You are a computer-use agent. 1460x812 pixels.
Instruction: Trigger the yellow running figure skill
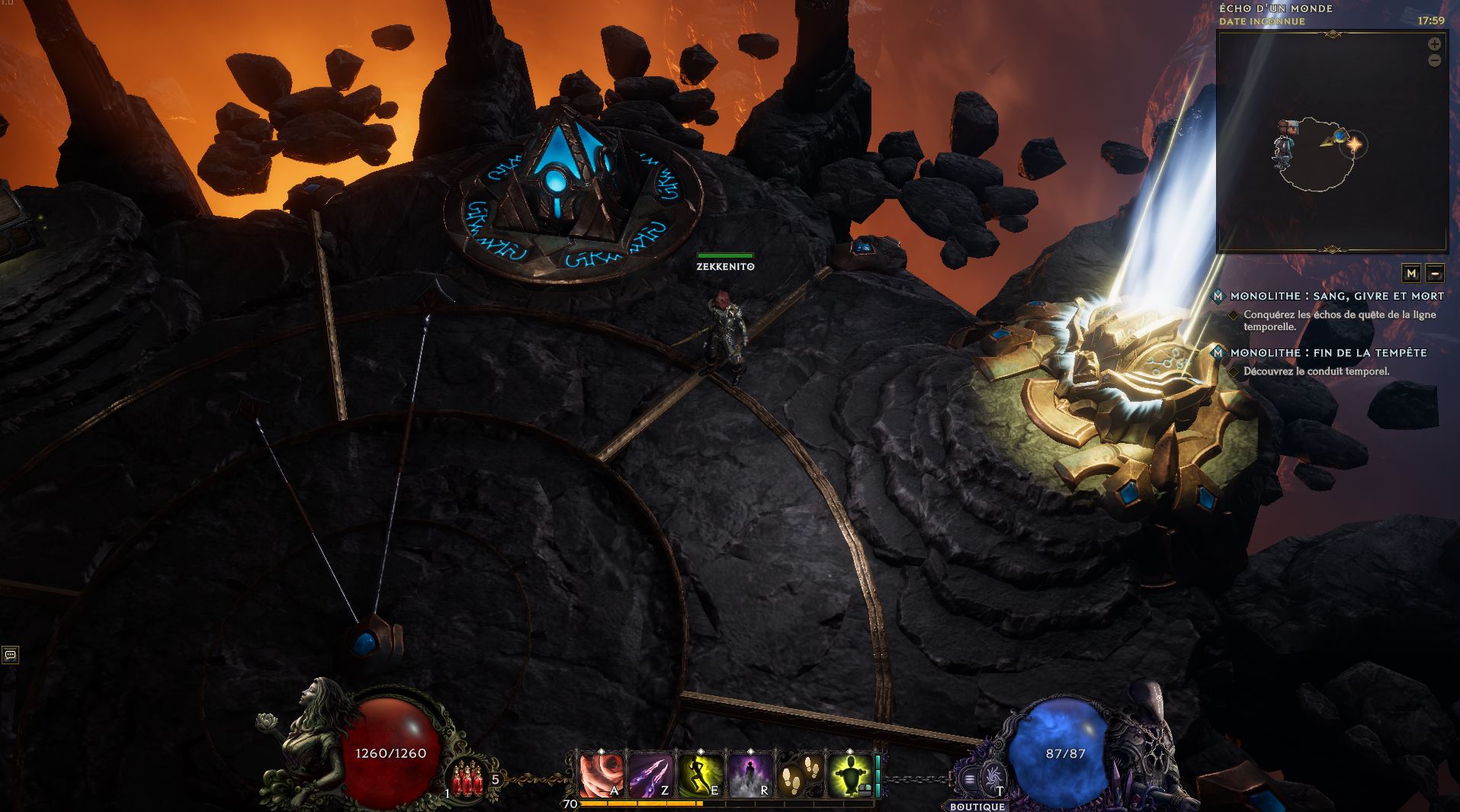[700, 776]
